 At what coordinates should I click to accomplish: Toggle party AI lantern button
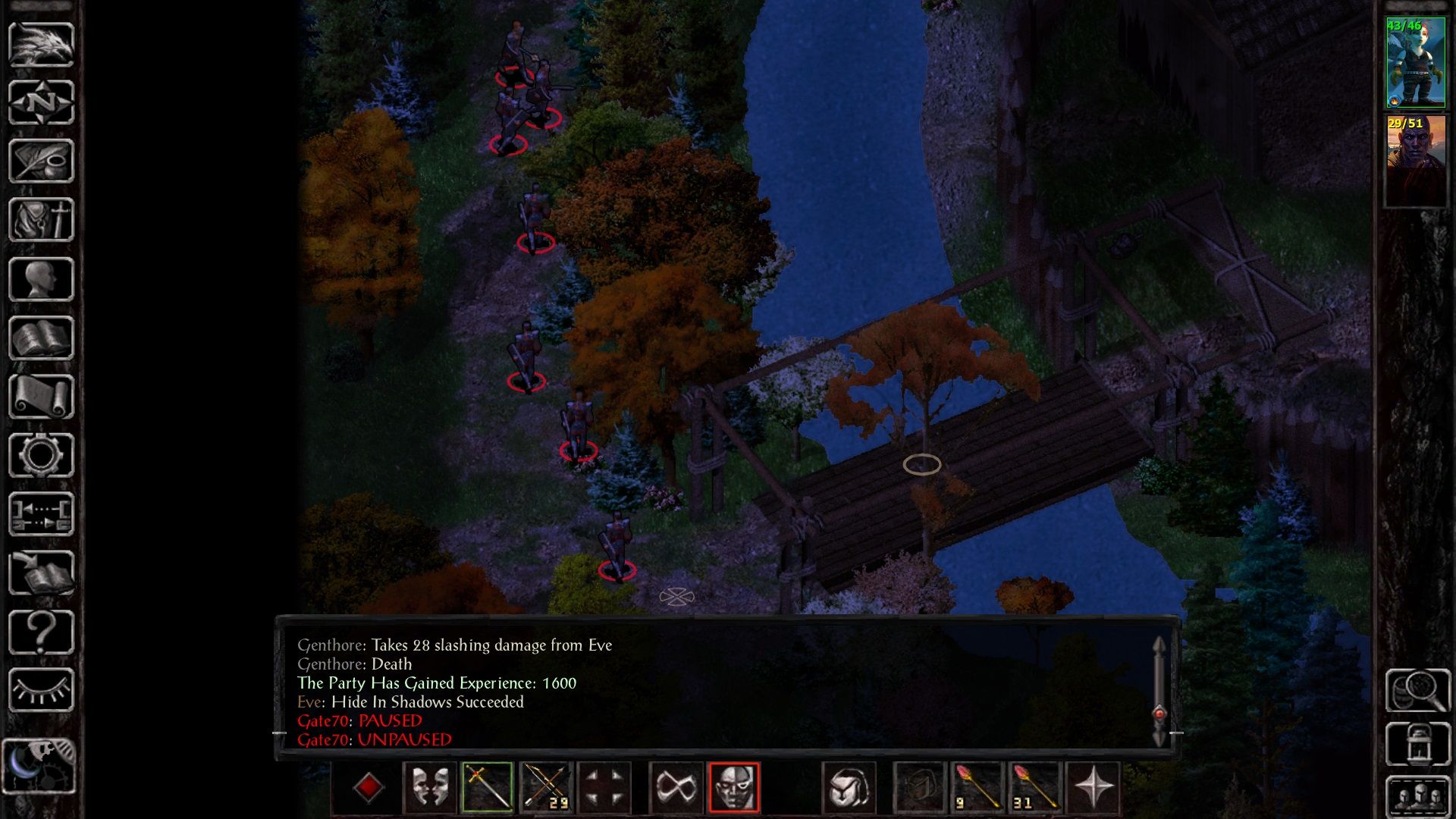1417,744
